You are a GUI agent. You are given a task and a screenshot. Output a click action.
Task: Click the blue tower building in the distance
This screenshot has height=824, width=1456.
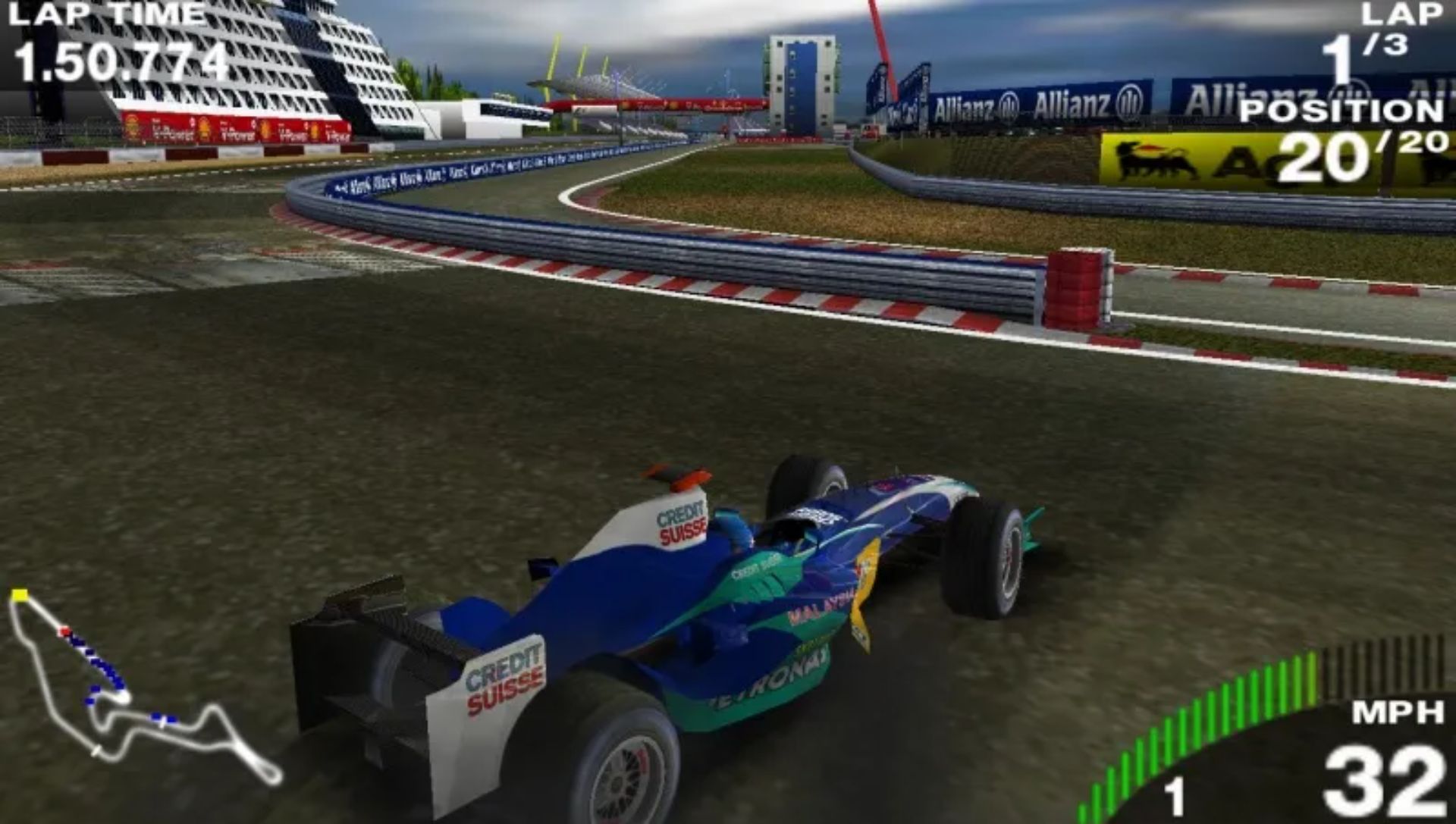coord(800,76)
